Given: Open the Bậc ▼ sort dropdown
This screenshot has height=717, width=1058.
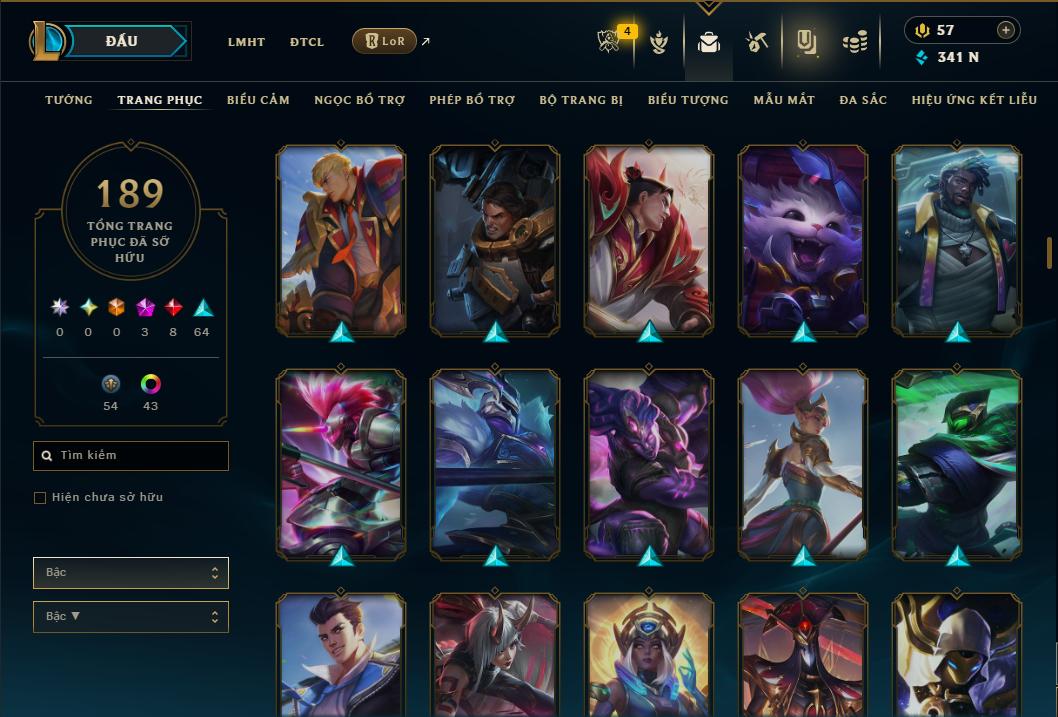Looking at the screenshot, I should 131,617.
